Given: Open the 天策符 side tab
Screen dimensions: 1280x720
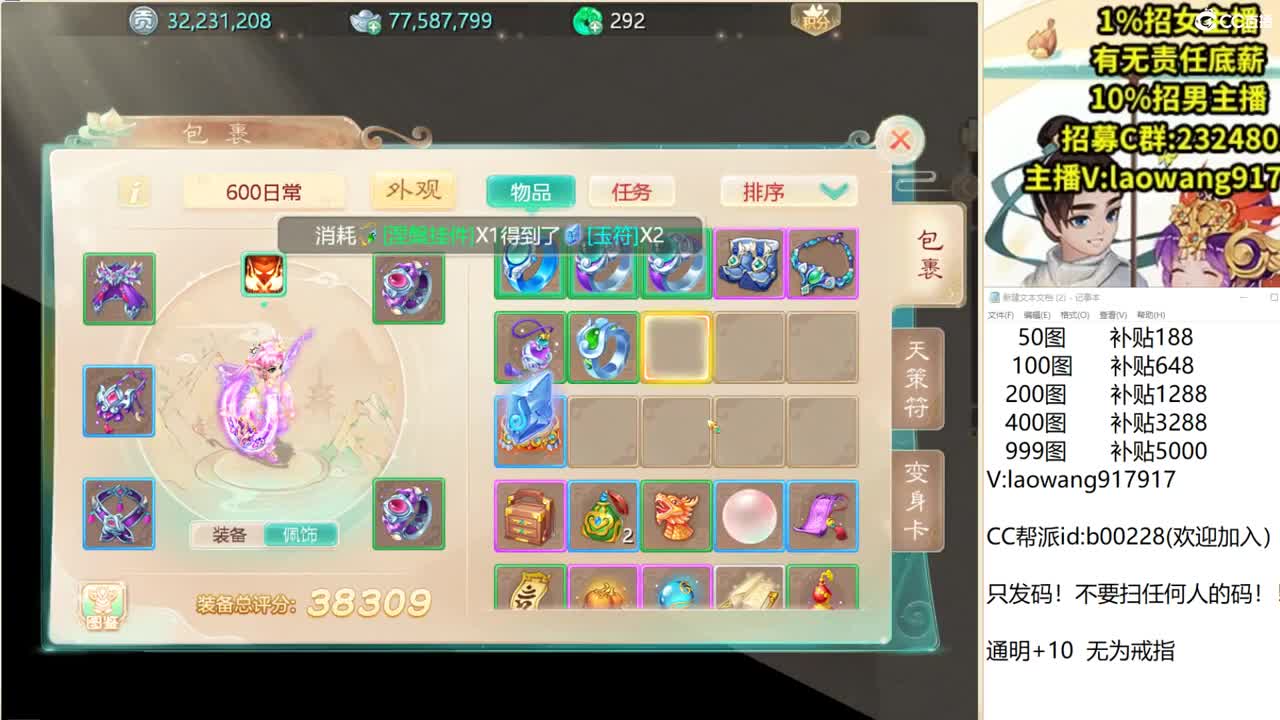Looking at the screenshot, I should (x=916, y=378).
